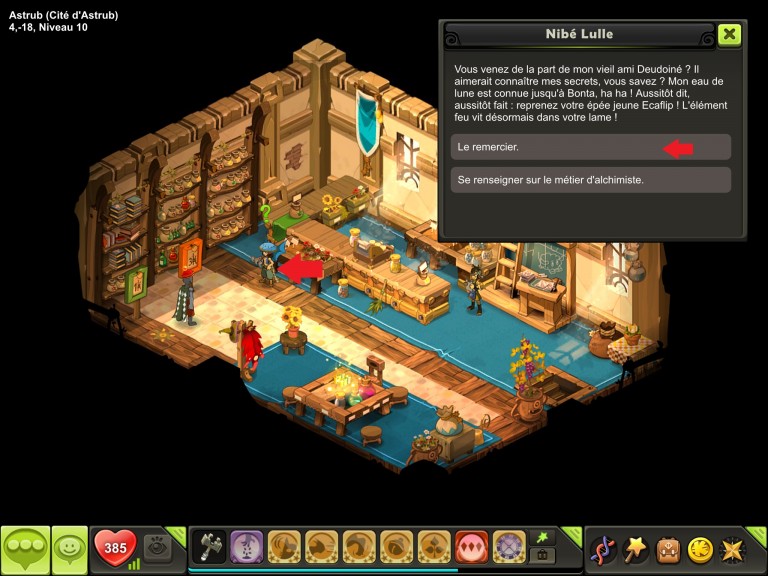Use the purple clock spell icon
Screen dimensions: 768x576
pos(509,547)
